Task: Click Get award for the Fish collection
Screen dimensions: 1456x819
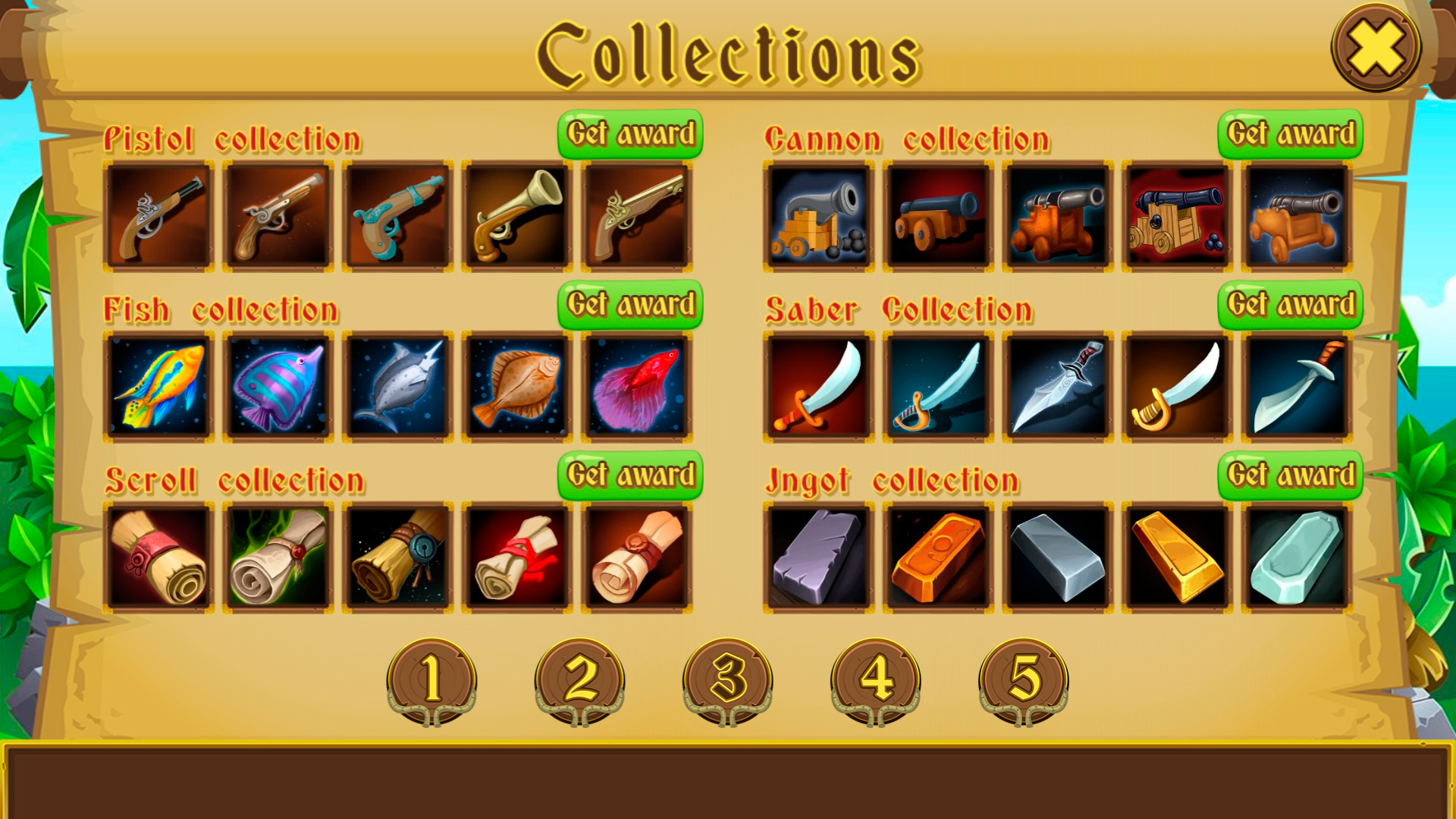Action: [x=630, y=303]
